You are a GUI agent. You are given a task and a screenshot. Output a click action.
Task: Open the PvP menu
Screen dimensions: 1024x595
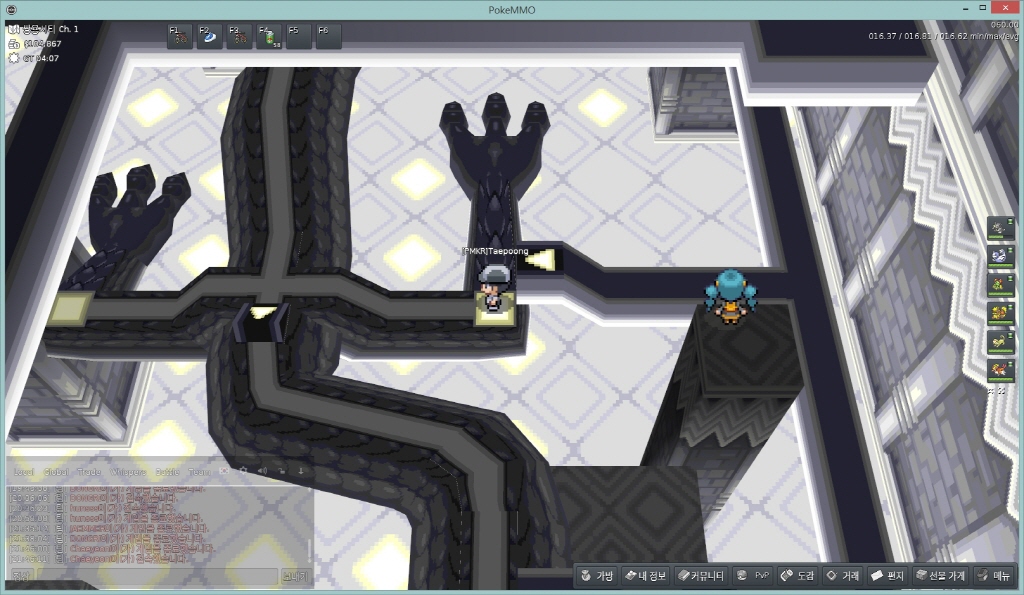pyautogui.click(x=753, y=576)
